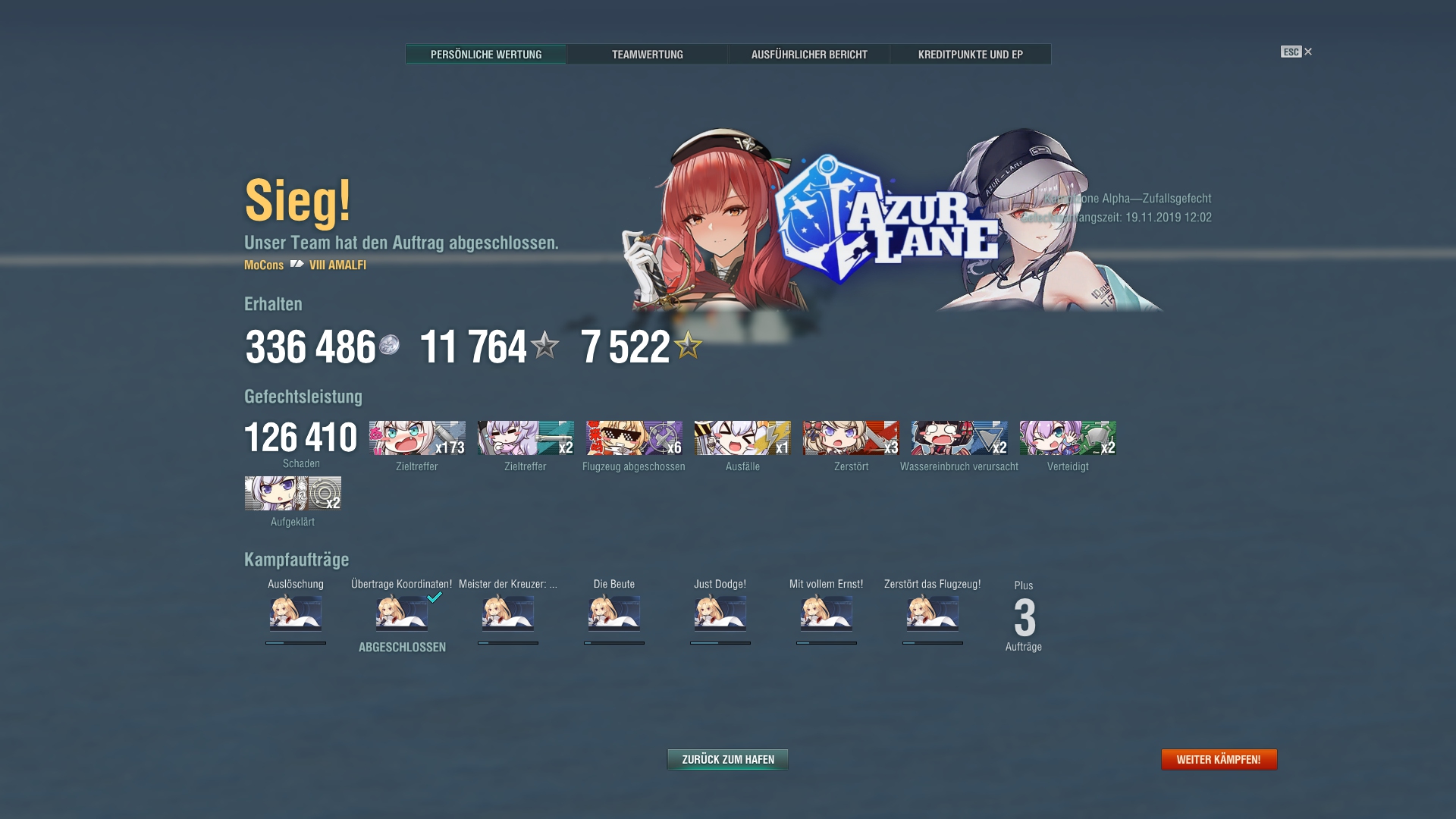View the Auslöschung mission icon

click(295, 616)
